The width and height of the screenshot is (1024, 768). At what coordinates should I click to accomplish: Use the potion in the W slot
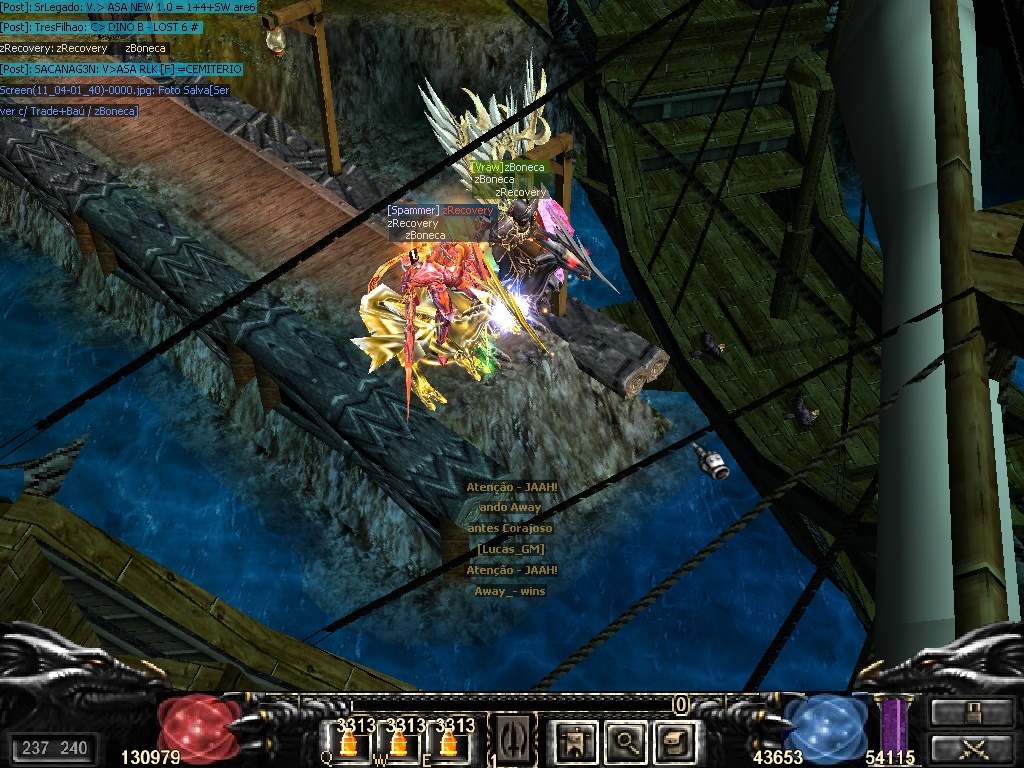click(x=398, y=742)
